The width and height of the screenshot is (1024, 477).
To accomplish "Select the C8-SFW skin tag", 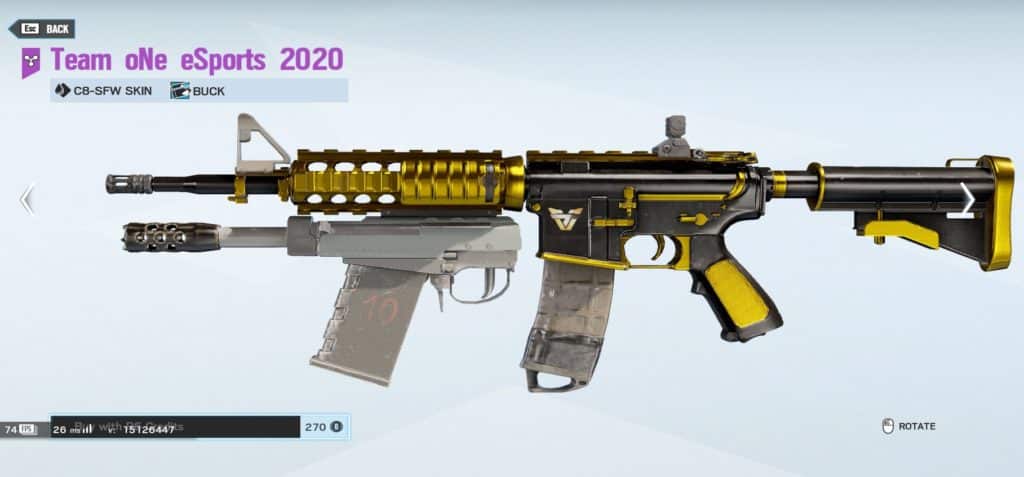I will [x=105, y=91].
